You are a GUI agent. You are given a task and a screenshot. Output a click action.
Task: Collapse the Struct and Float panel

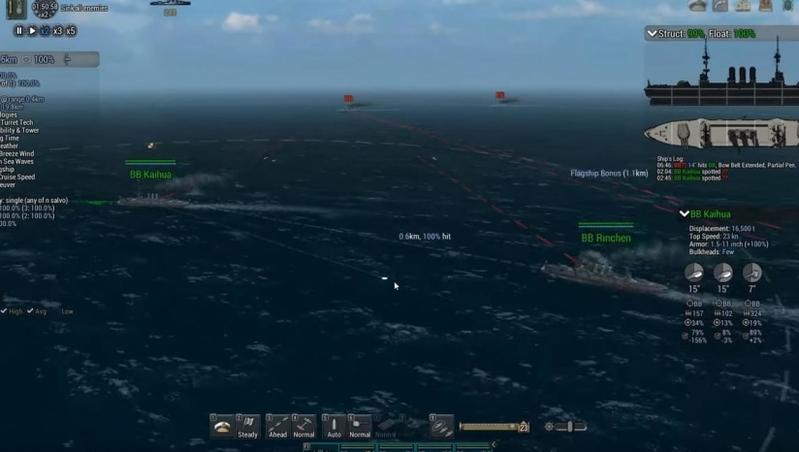click(x=651, y=34)
